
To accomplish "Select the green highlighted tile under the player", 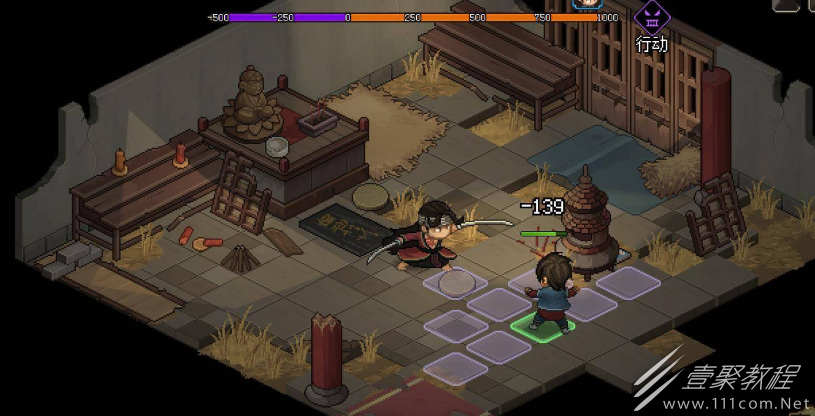I will click(x=543, y=325).
